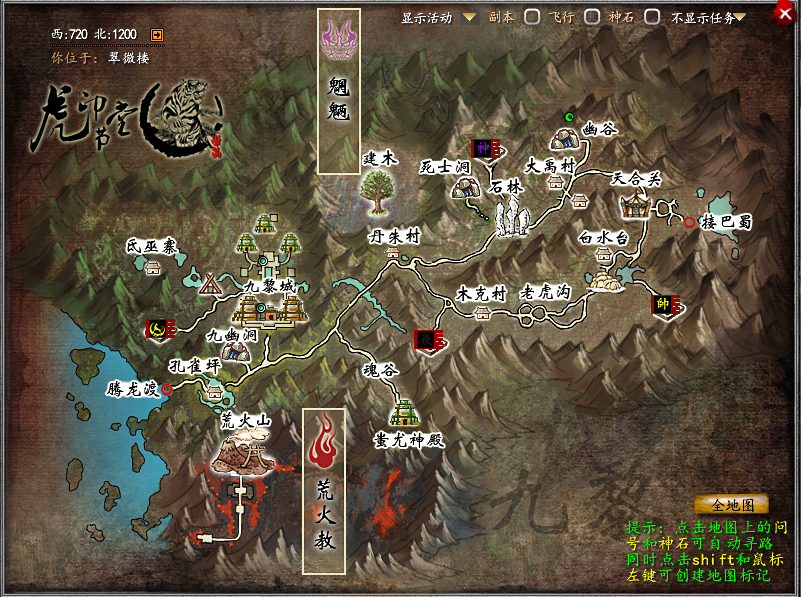Open the 全地图 full map view

click(x=731, y=505)
